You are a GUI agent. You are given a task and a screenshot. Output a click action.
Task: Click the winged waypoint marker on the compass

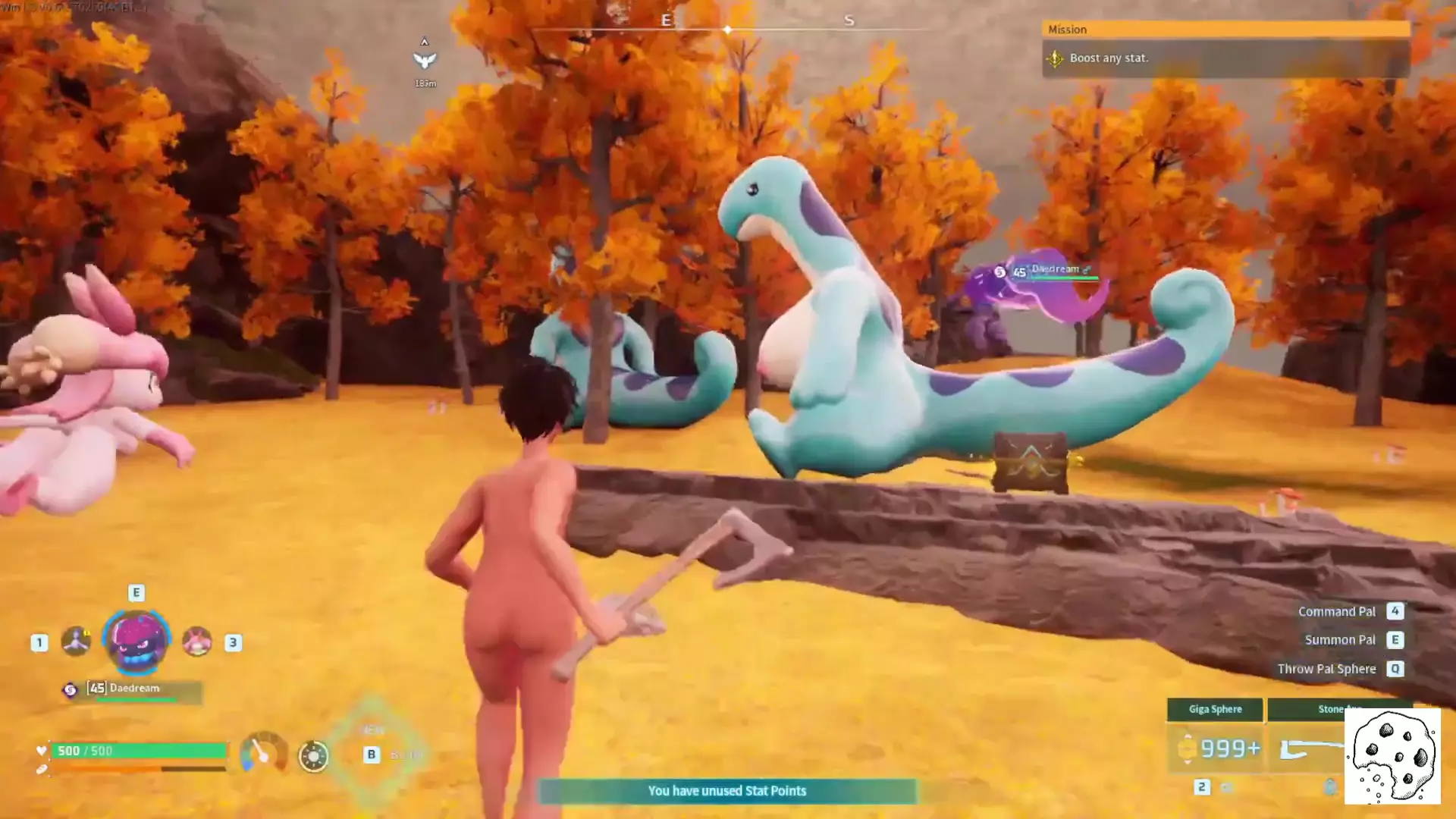click(x=425, y=60)
